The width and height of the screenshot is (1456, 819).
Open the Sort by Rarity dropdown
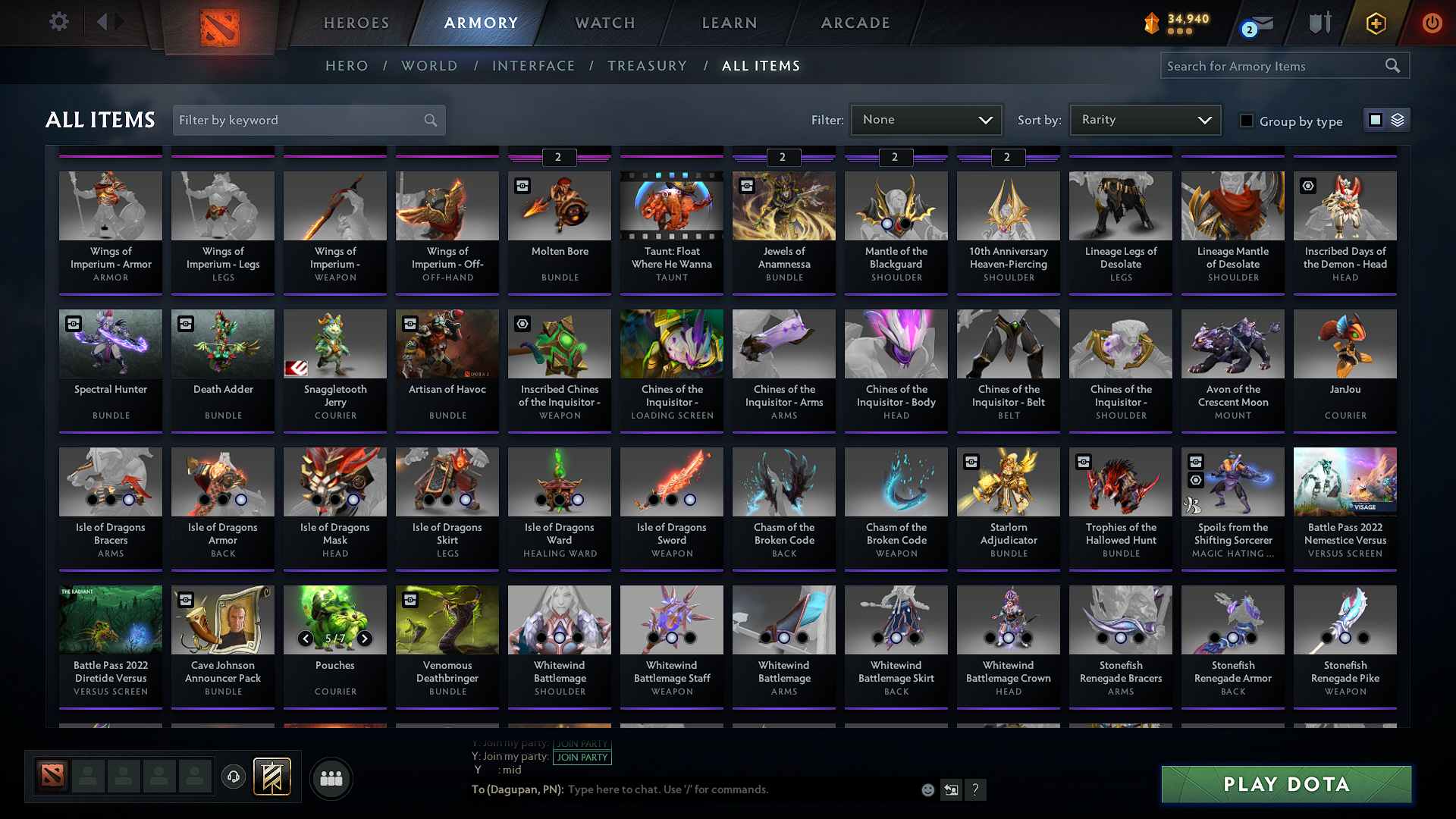coord(1144,120)
